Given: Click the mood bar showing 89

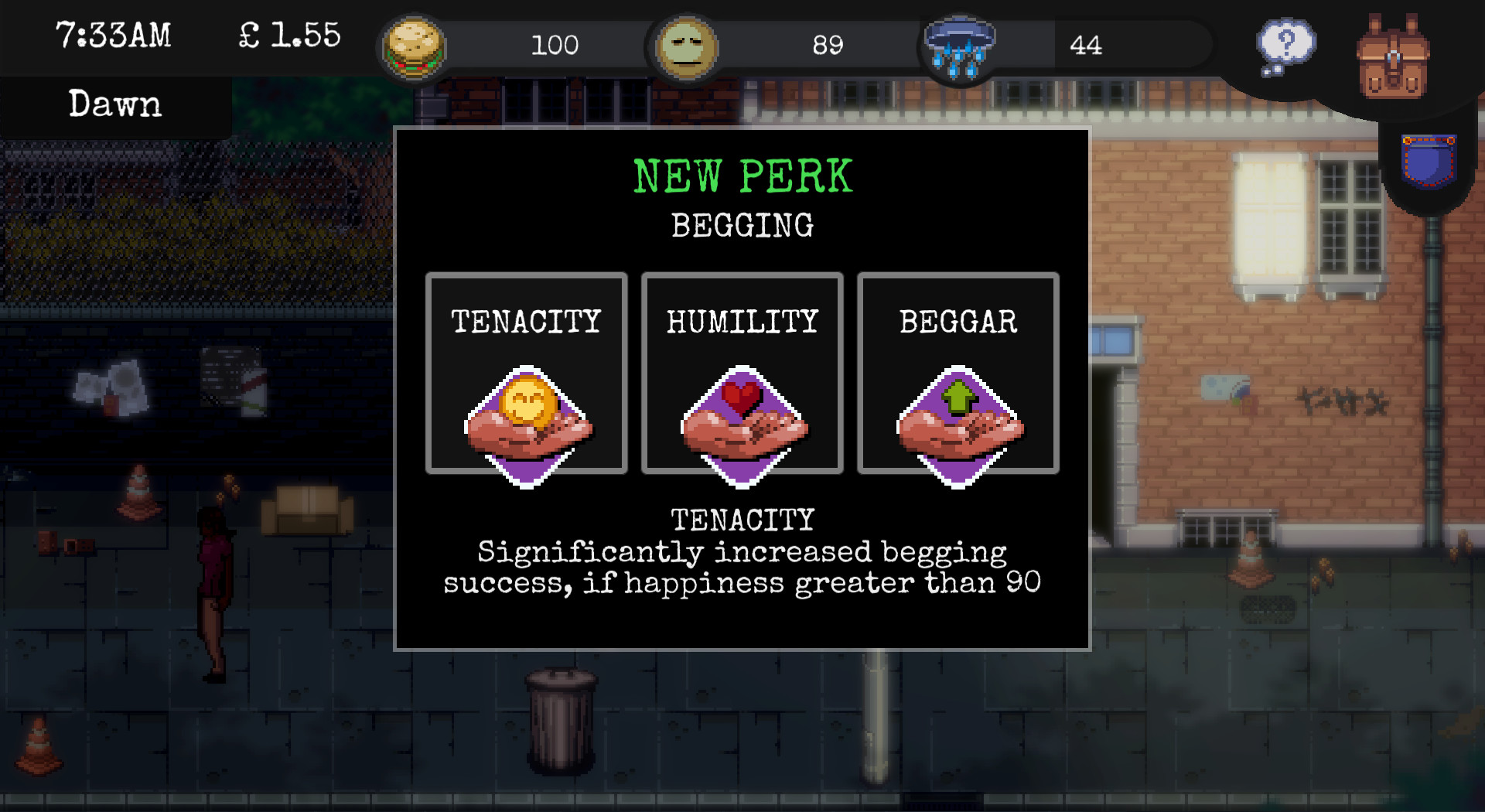Looking at the screenshot, I should click(829, 46).
